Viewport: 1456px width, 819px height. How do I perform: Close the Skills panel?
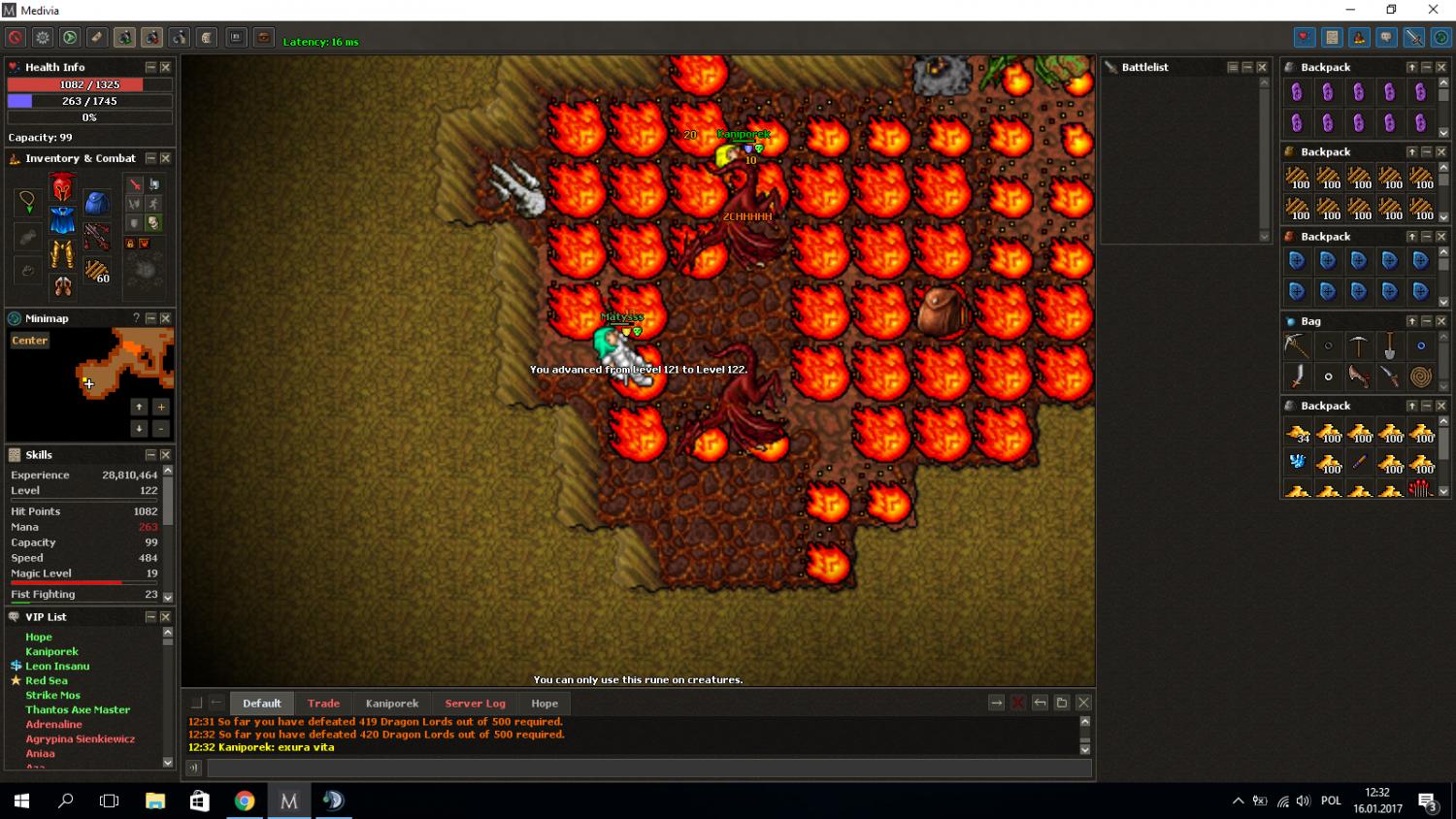[165, 454]
